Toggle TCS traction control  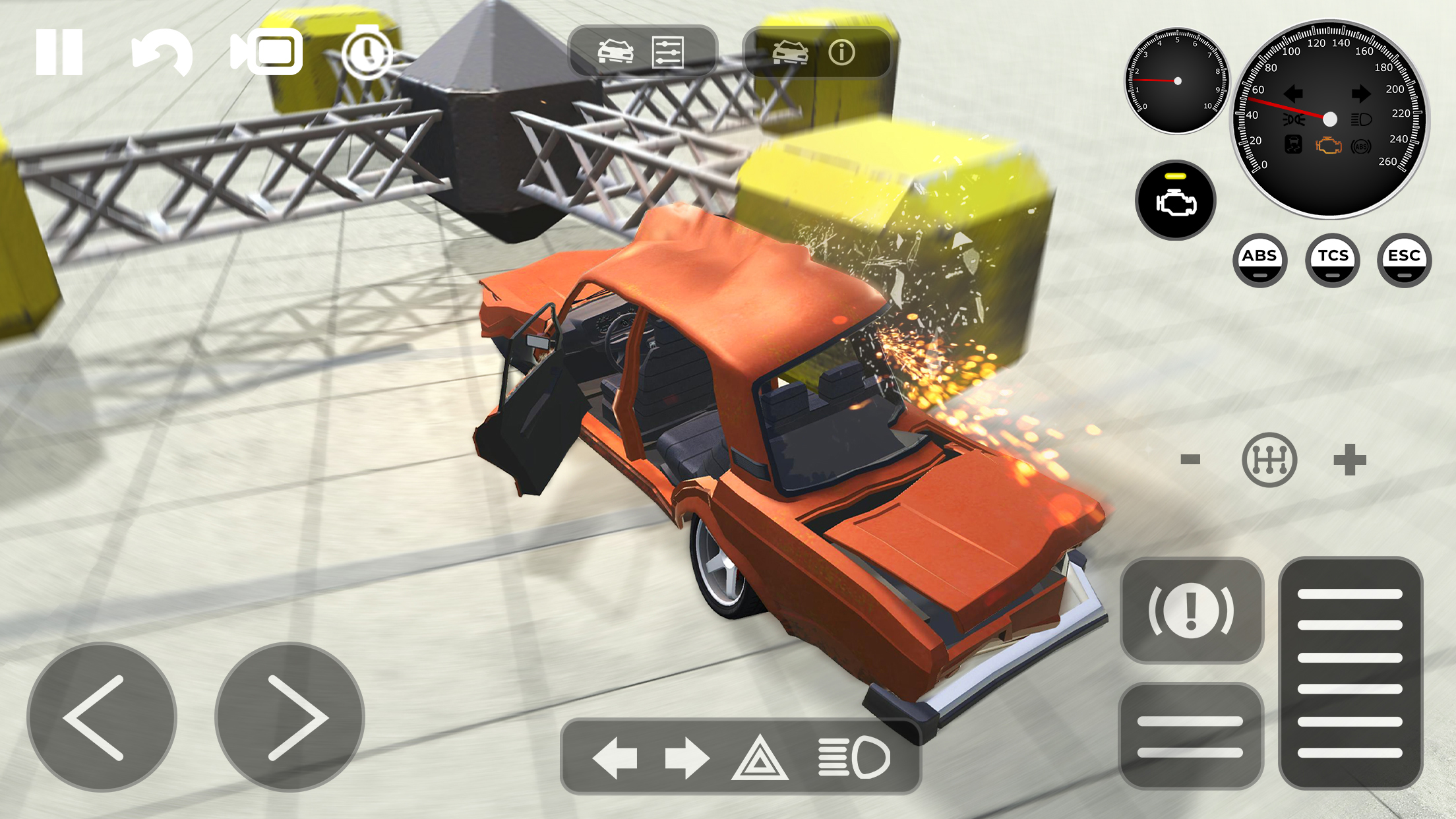coord(1333,260)
